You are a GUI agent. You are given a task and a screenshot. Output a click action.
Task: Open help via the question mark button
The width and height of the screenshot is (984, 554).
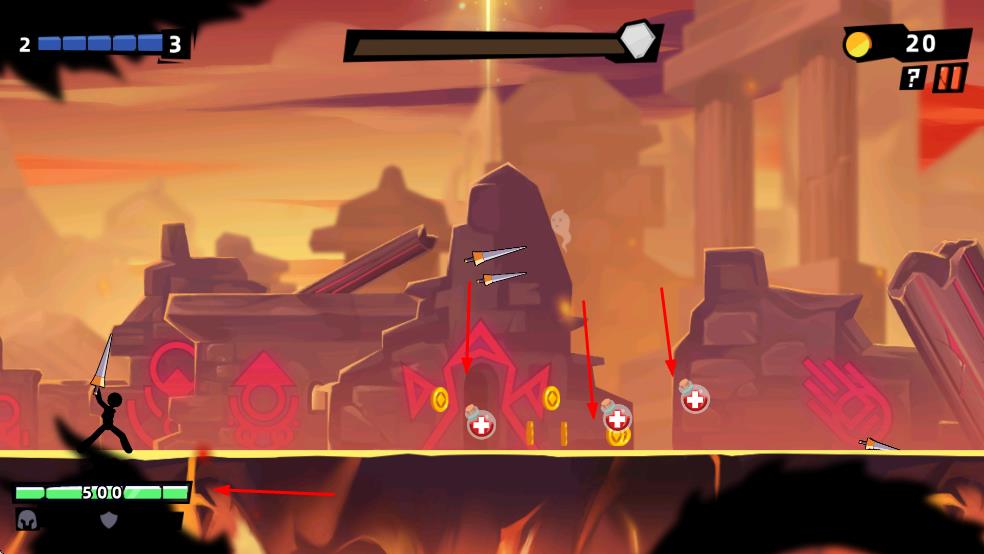coord(912,78)
